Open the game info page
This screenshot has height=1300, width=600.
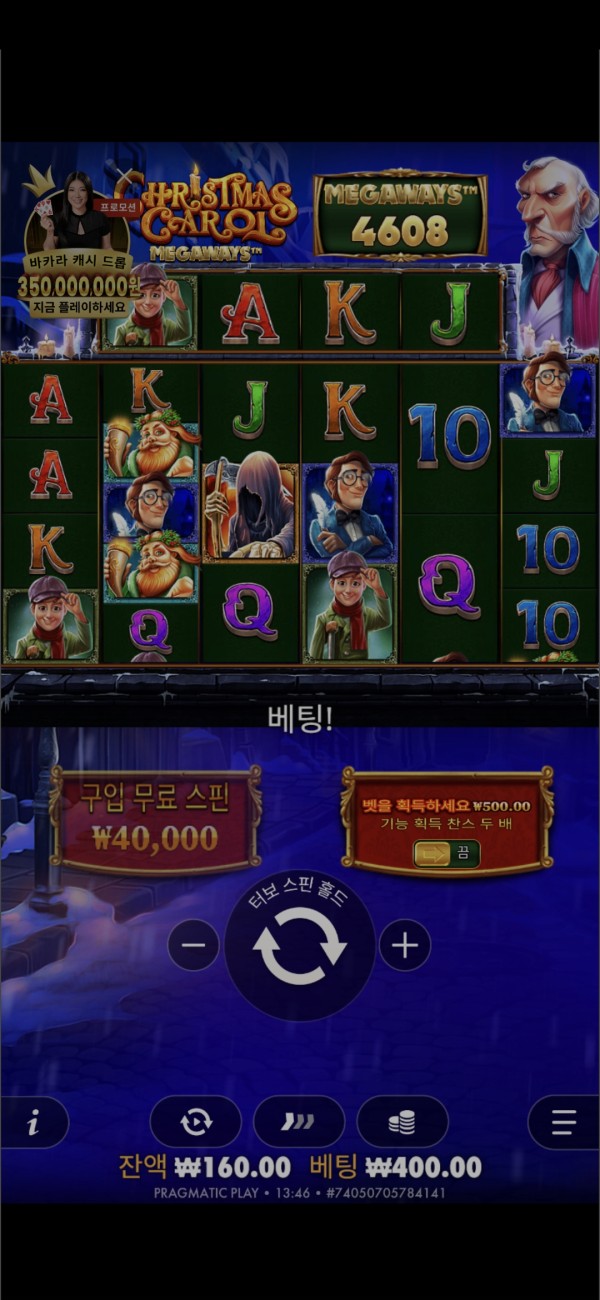click(x=34, y=1123)
